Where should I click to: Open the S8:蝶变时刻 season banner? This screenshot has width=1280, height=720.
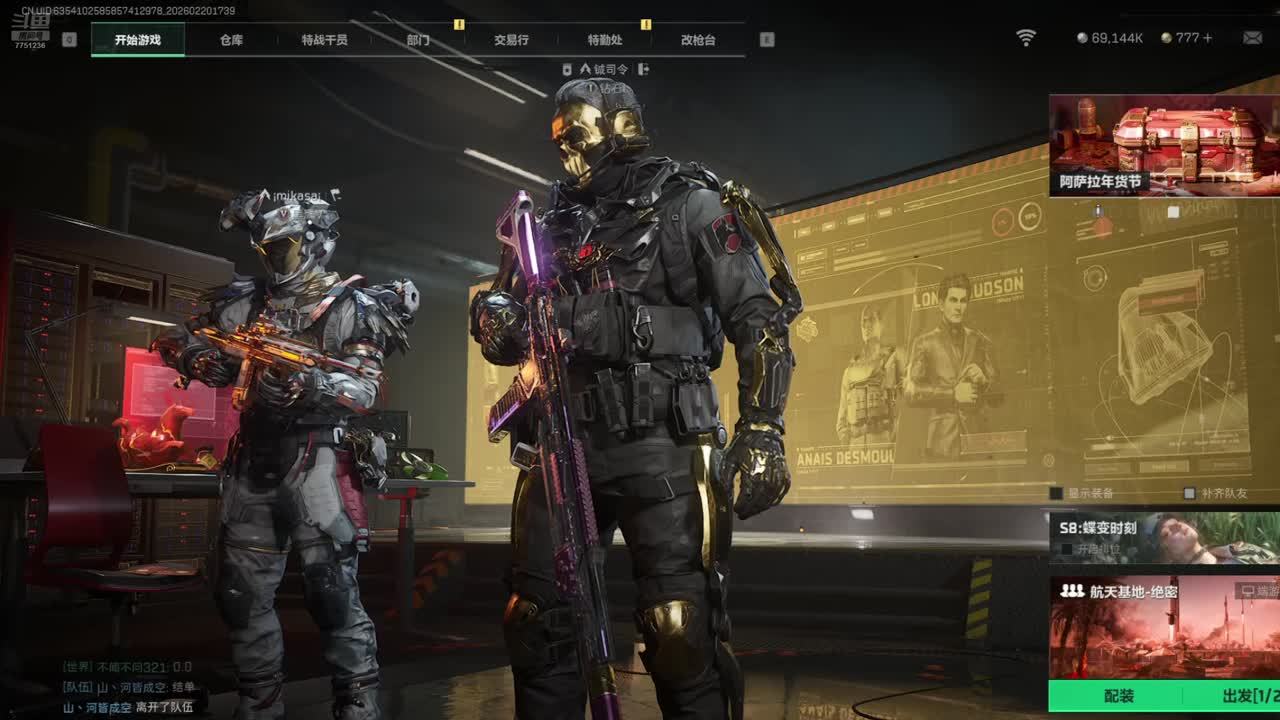click(x=1164, y=538)
